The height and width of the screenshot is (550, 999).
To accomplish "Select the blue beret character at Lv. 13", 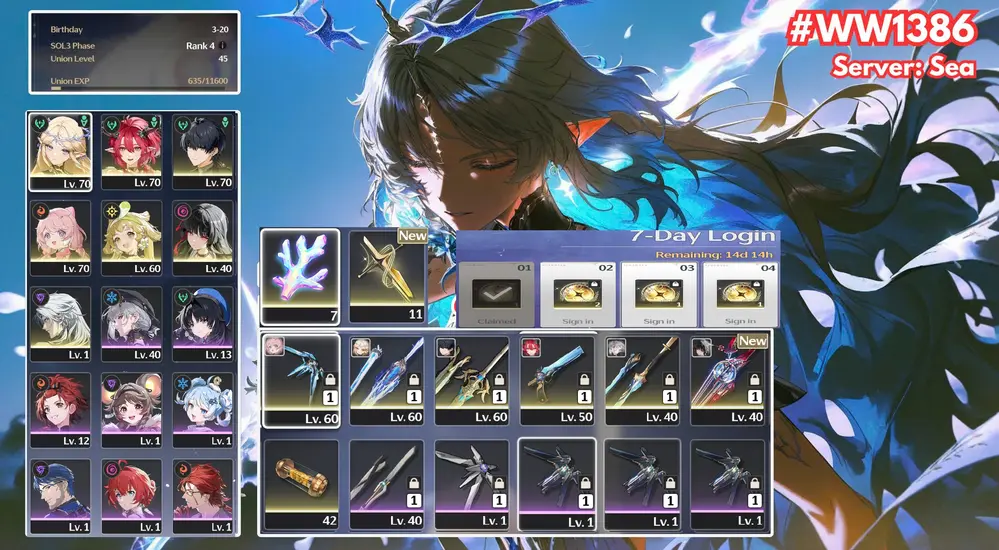I will pos(203,323).
